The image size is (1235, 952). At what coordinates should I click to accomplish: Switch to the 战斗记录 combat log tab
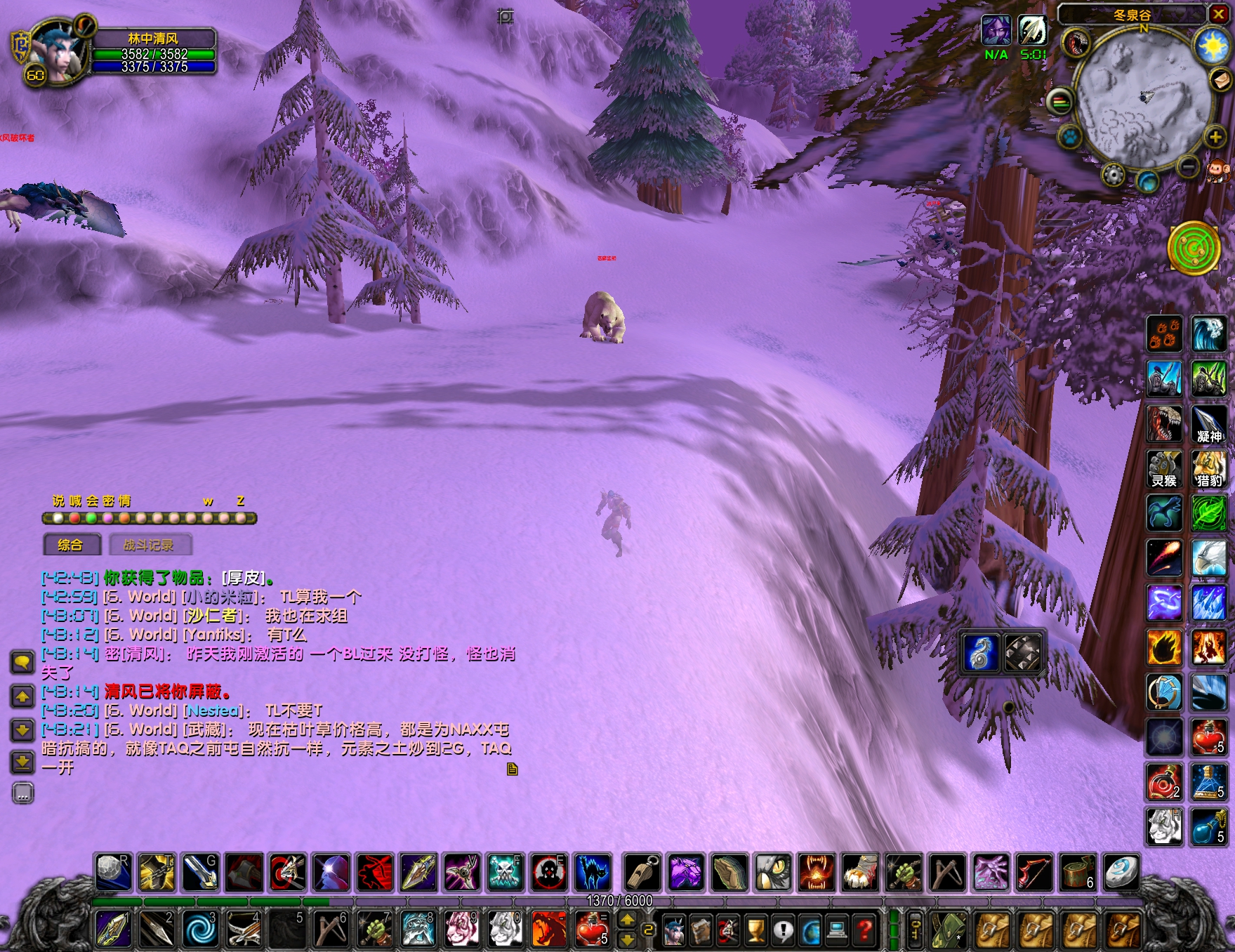pos(149,545)
